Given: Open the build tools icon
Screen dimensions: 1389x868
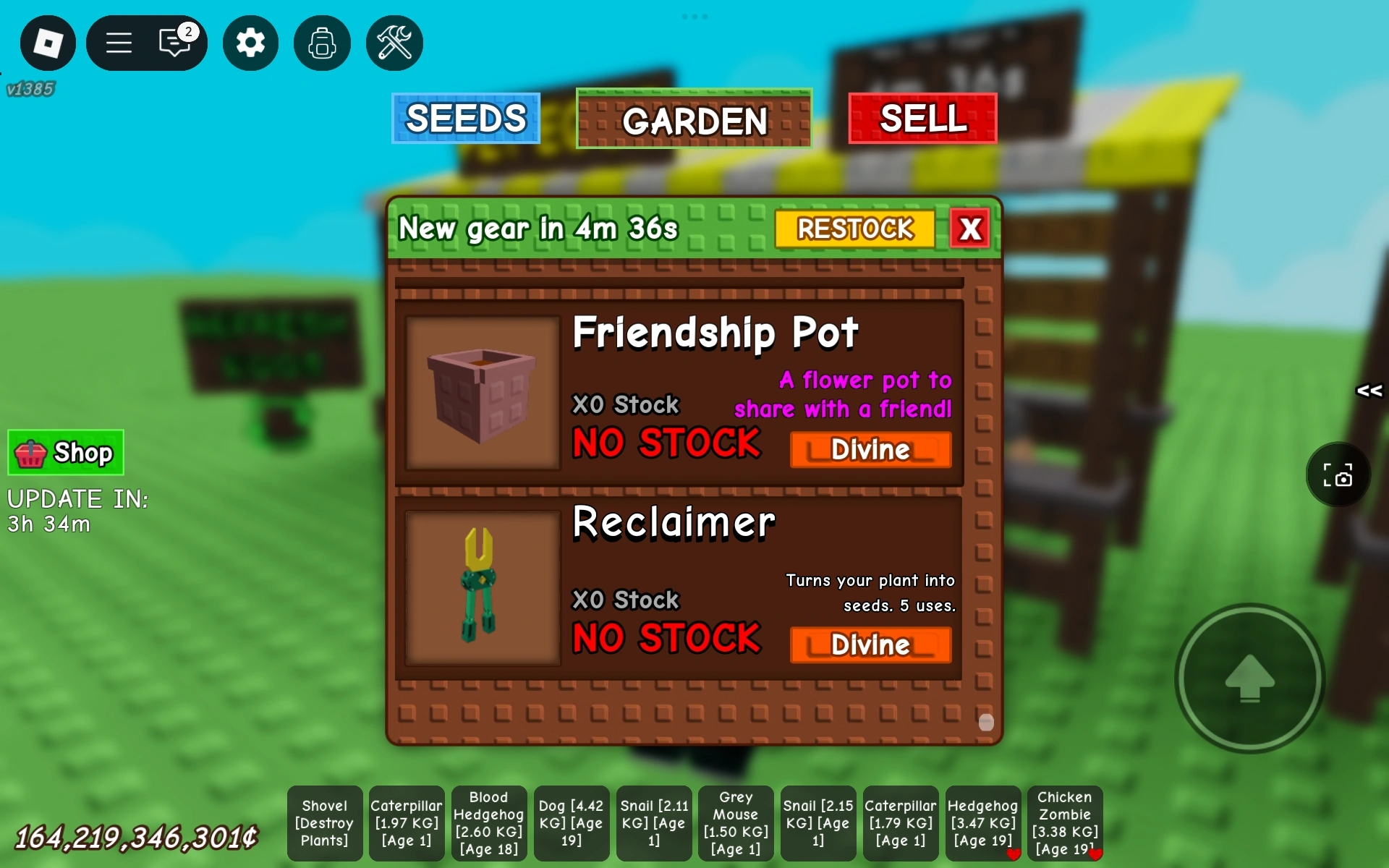Looking at the screenshot, I should click(394, 43).
